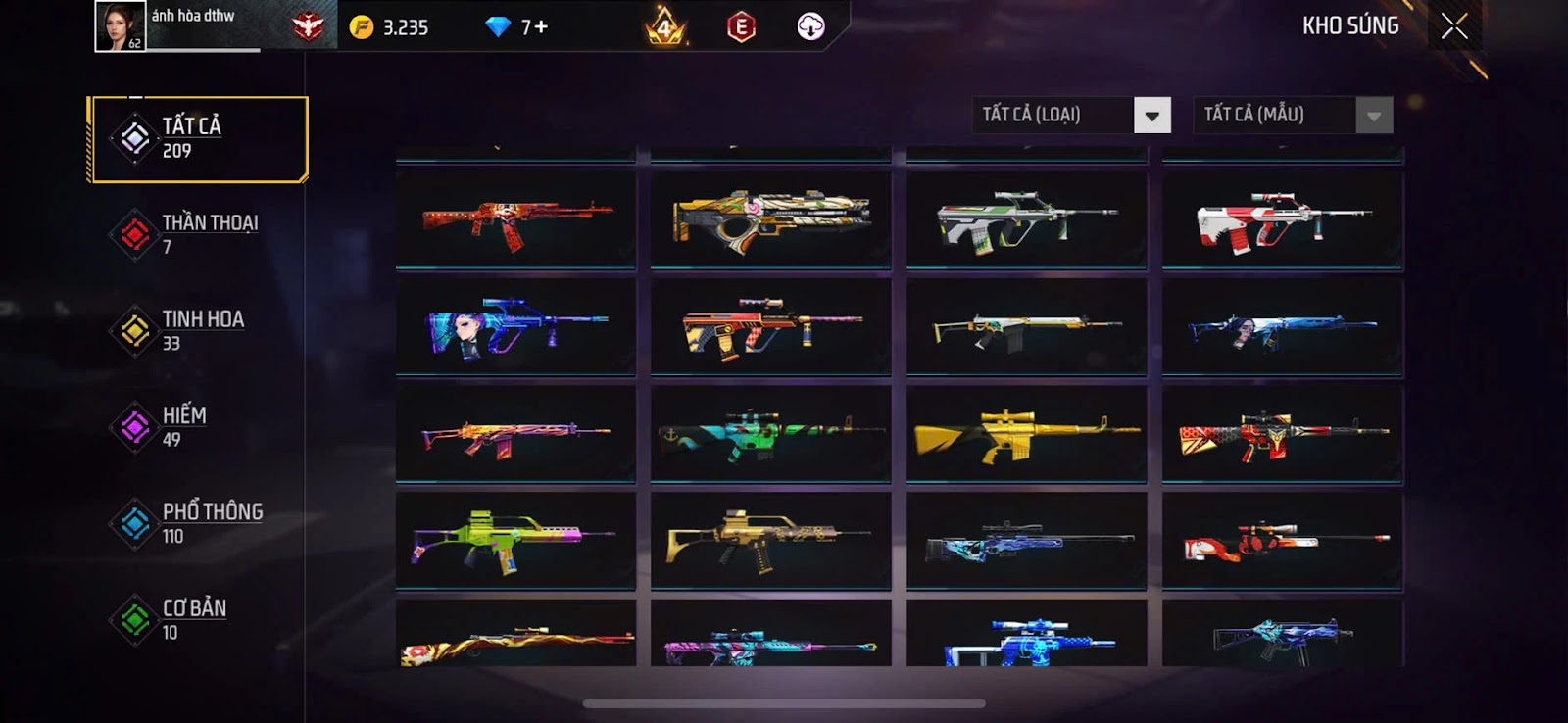Screen dimensions: 1568x723
Task: Open the gold coin balance
Action: [390, 27]
